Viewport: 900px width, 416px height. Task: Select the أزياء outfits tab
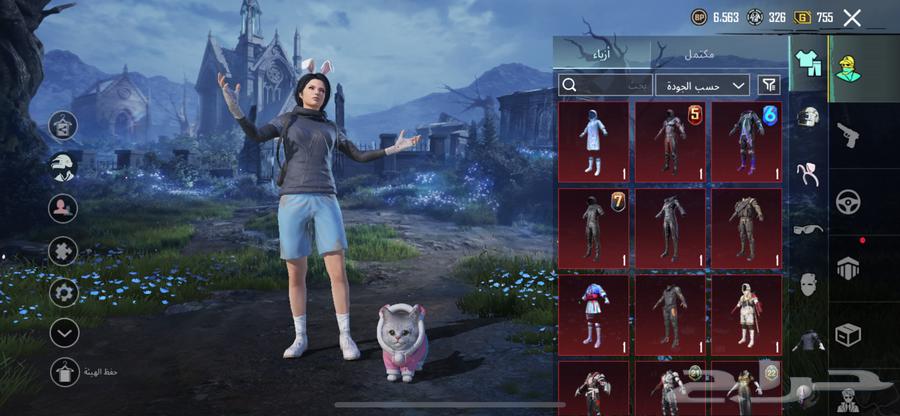point(602,53)
